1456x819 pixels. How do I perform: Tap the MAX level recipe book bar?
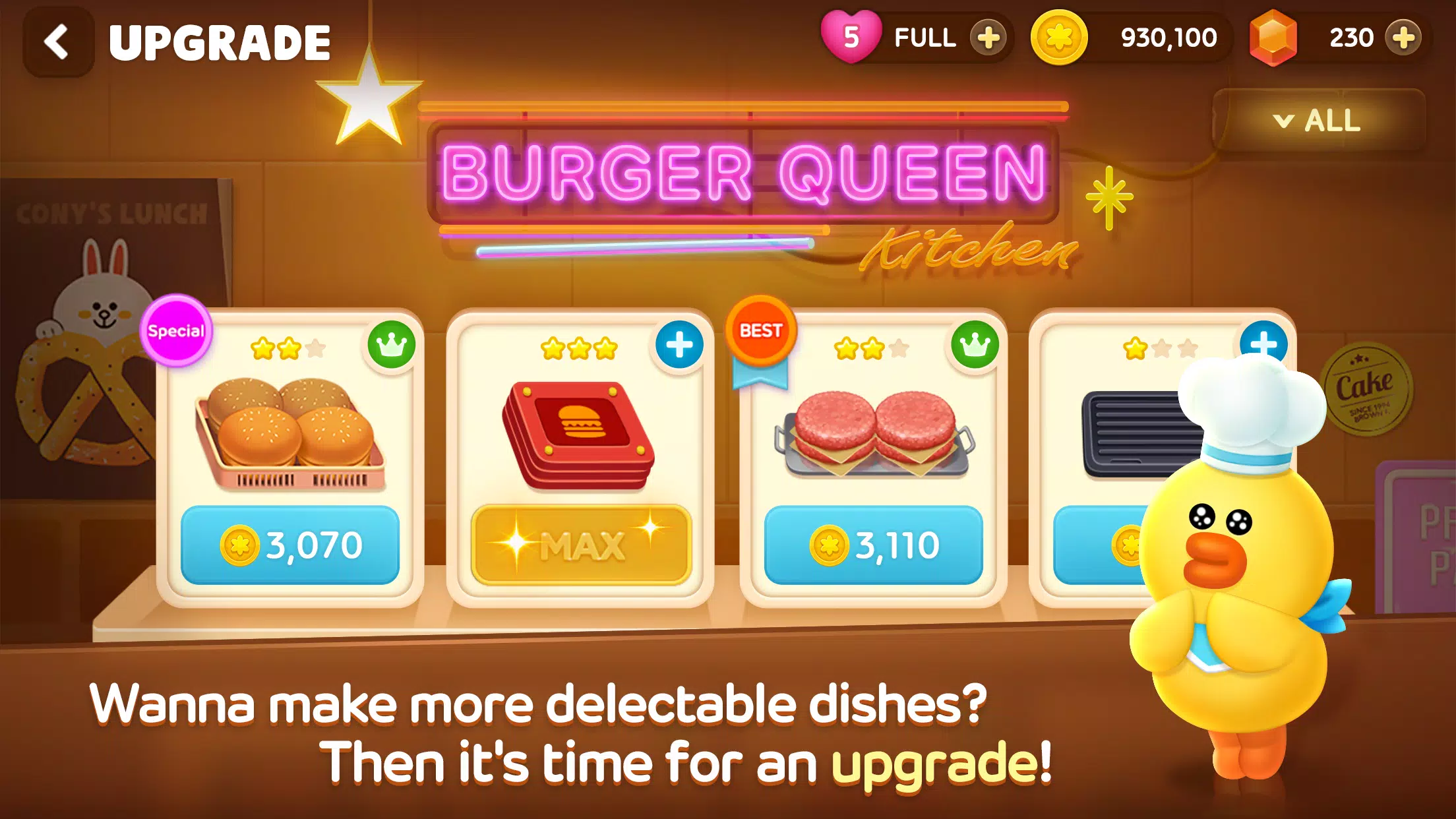click(580, 545)
